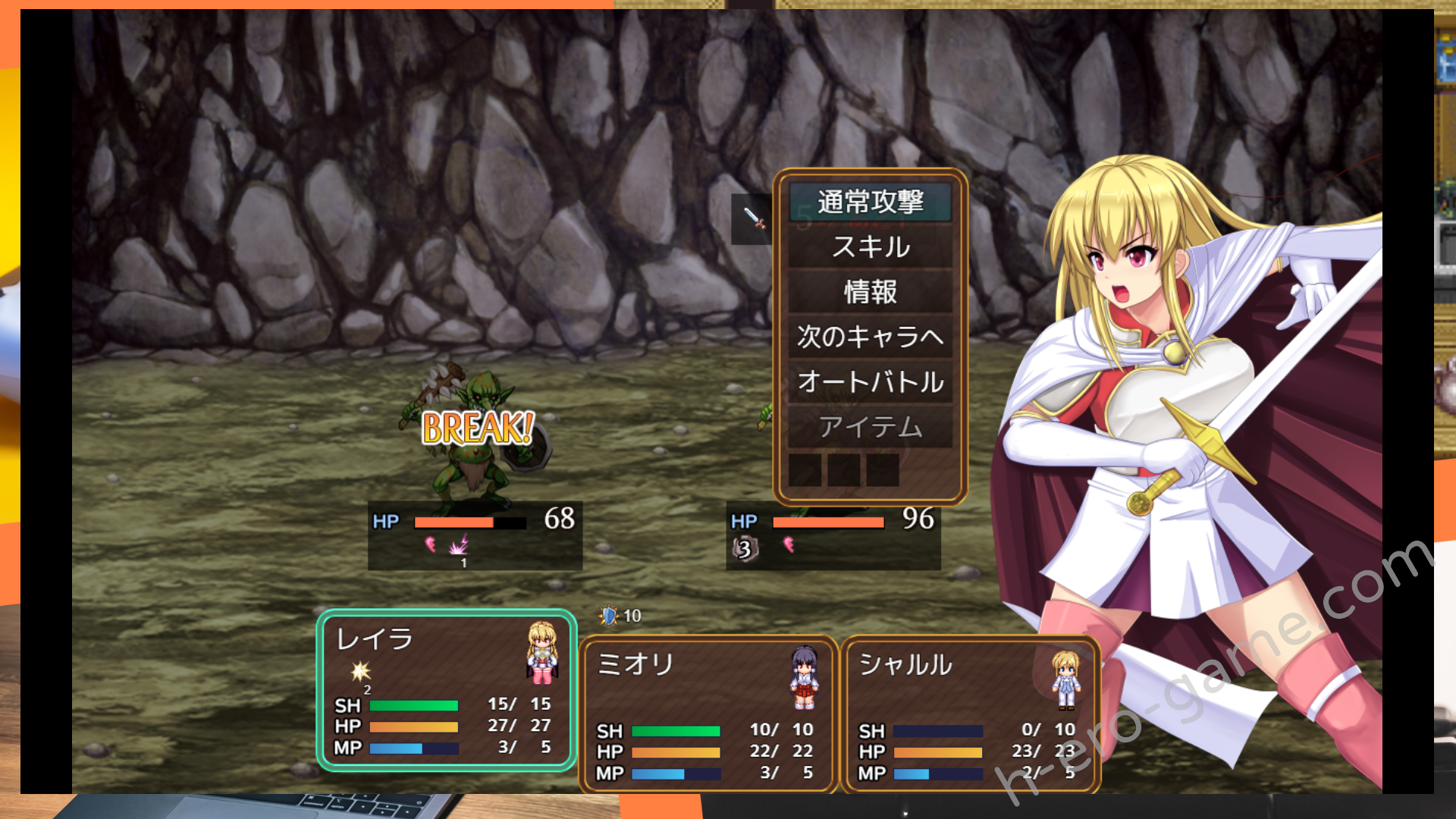Switch with 次のキャラへ next character
Screen dimensions: 1456x819
[x=870, y=337]
